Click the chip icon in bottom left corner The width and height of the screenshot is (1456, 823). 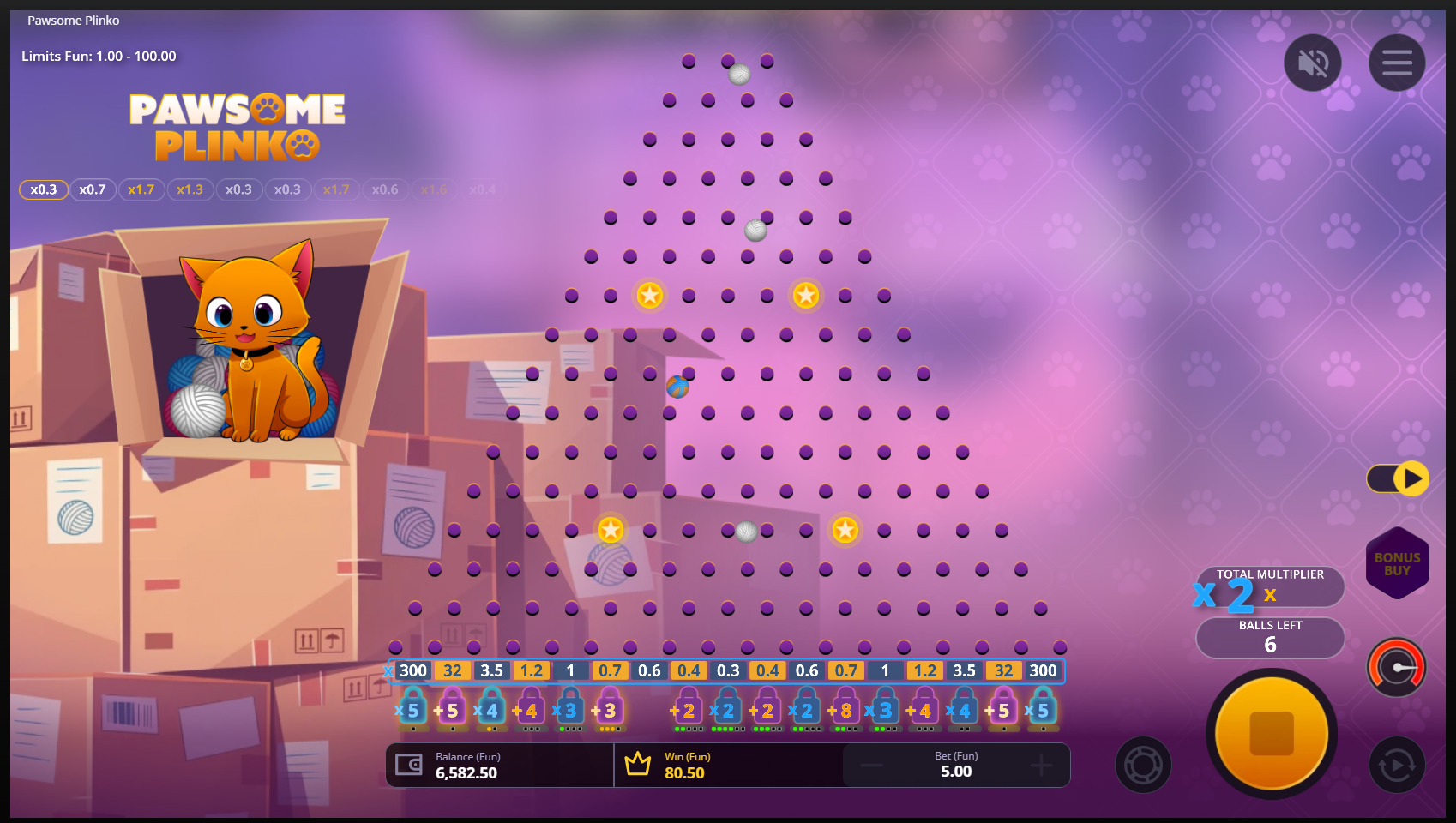pos(1142,764)
